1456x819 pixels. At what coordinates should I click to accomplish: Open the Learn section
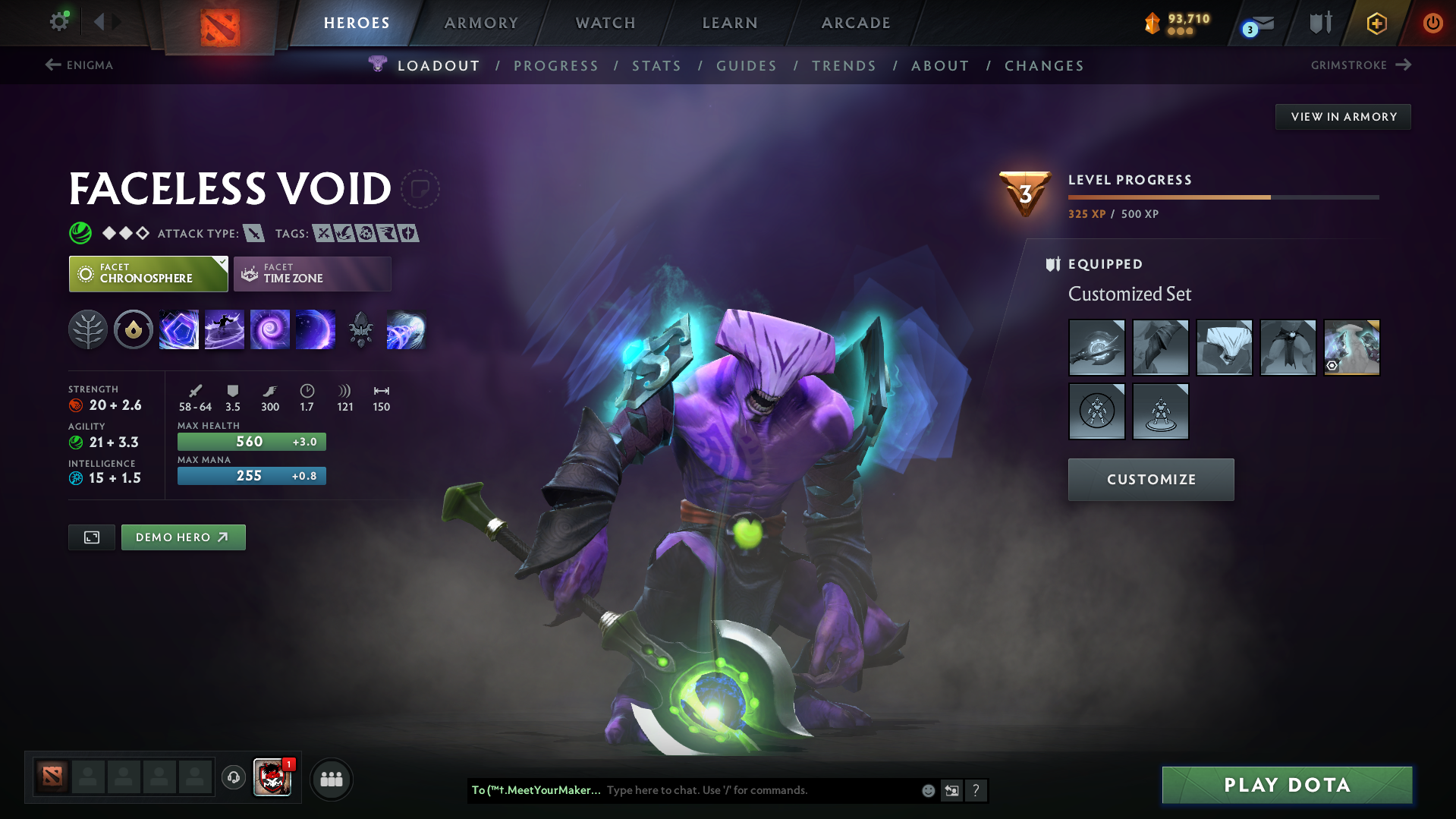[730, 23]
